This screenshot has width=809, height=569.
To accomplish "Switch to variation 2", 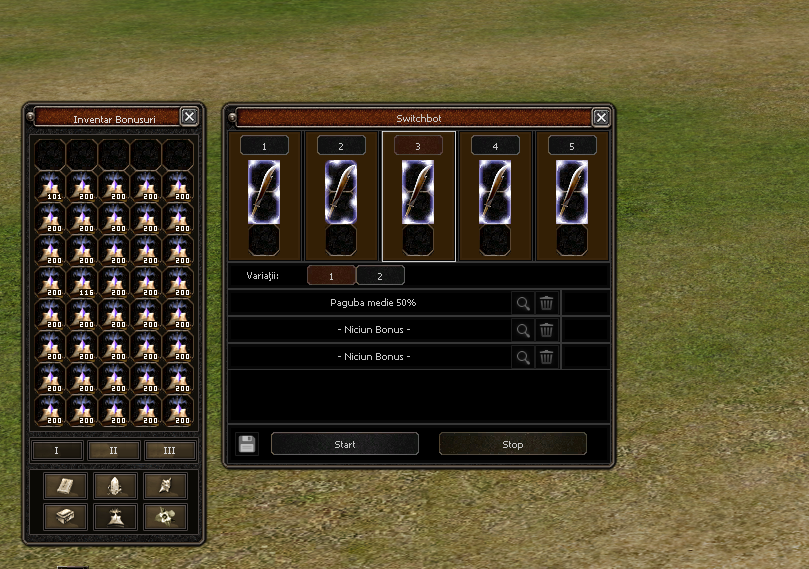I will coord(380,275).
